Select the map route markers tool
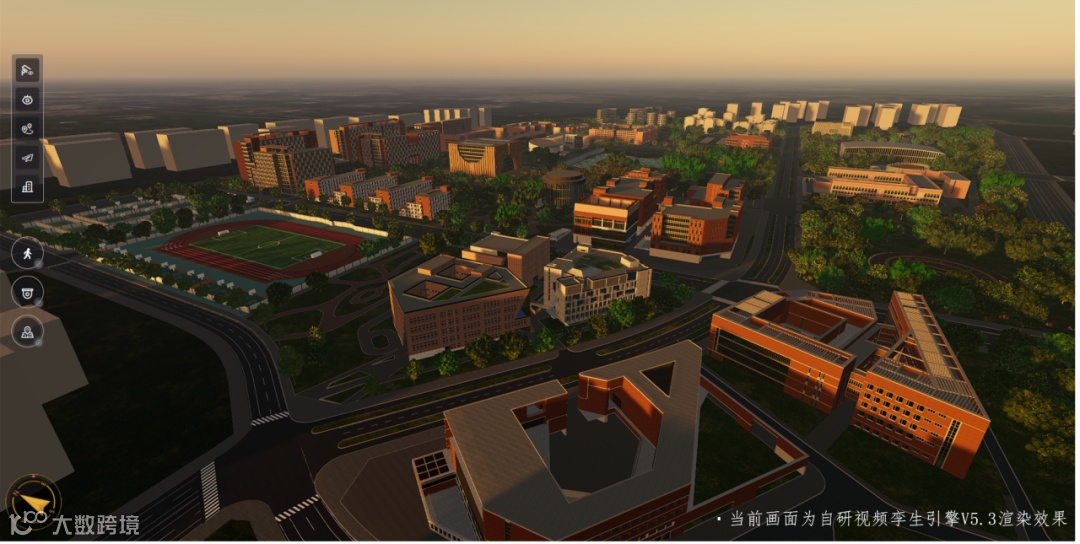 tap(27, 128)
